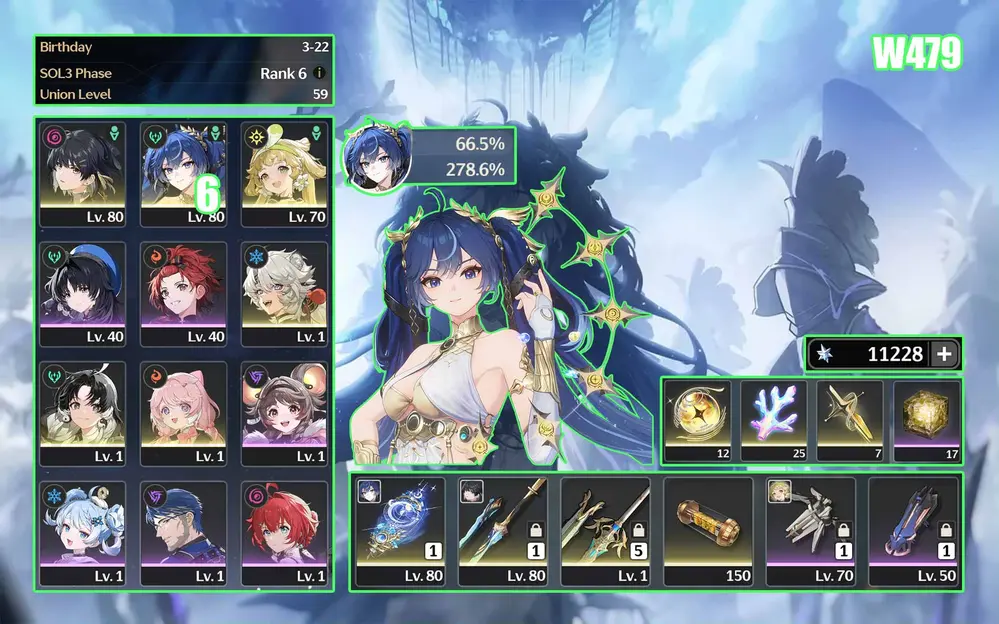Choose the Lv. 70 gauntlets weapon
The image size is (999, 624).
pos(810,531)
